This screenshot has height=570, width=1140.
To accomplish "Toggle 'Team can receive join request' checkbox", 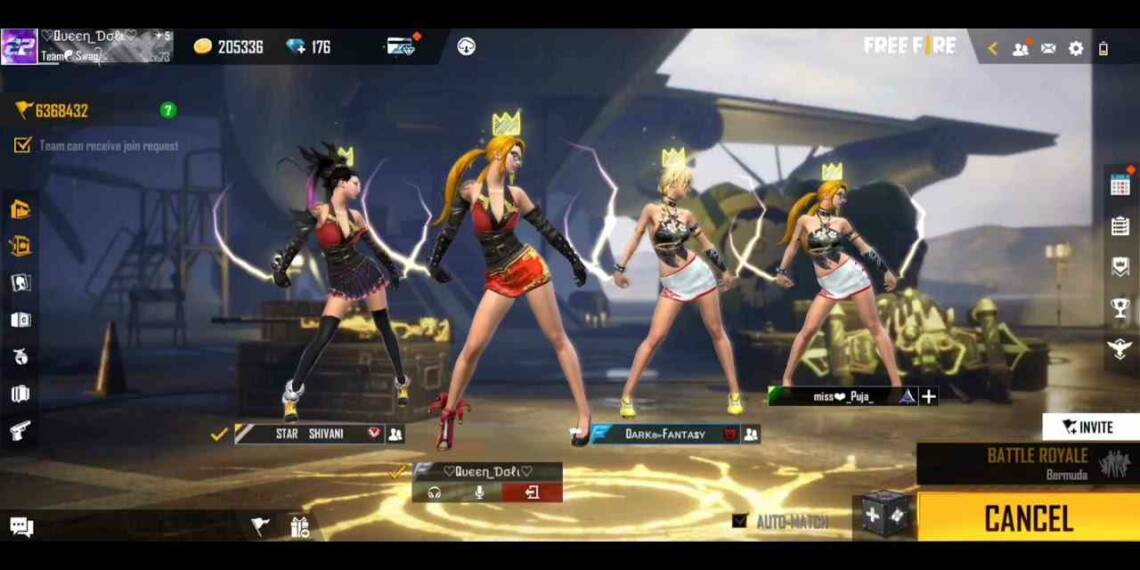I will tap(22, 145).
